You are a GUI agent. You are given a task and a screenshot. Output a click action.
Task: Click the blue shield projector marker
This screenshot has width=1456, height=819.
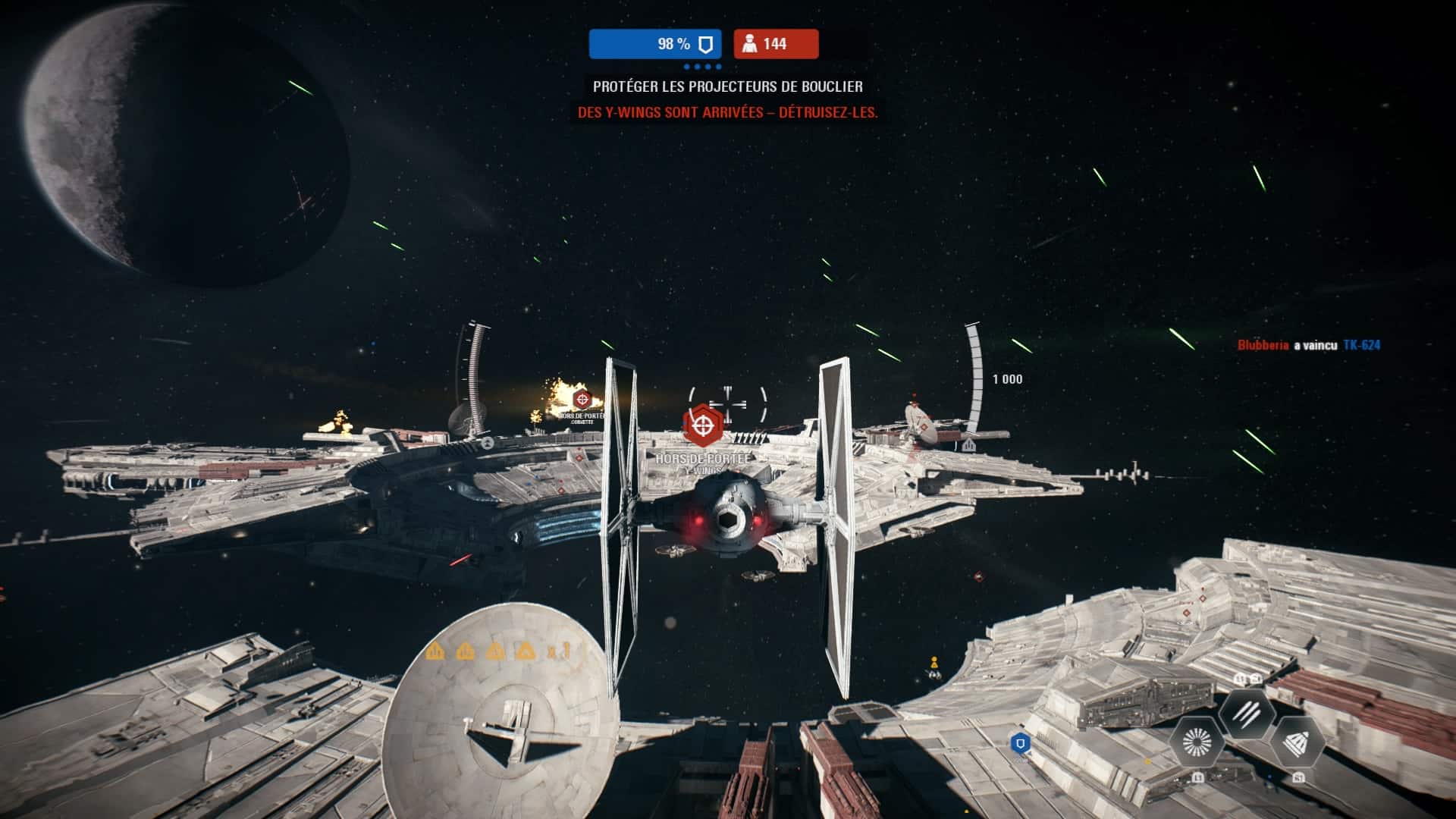(1021, 742)
